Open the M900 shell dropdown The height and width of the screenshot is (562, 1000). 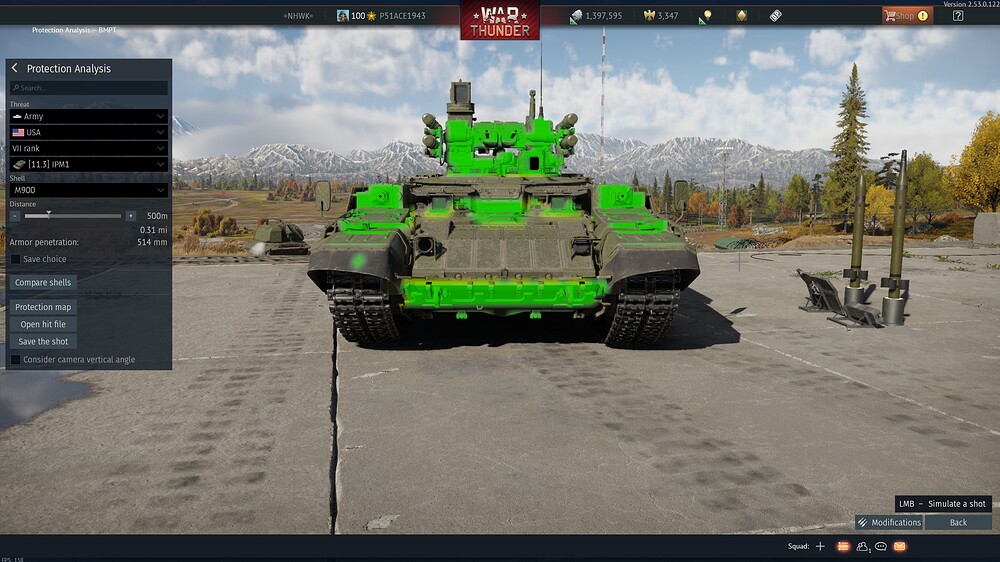(89, 190)
